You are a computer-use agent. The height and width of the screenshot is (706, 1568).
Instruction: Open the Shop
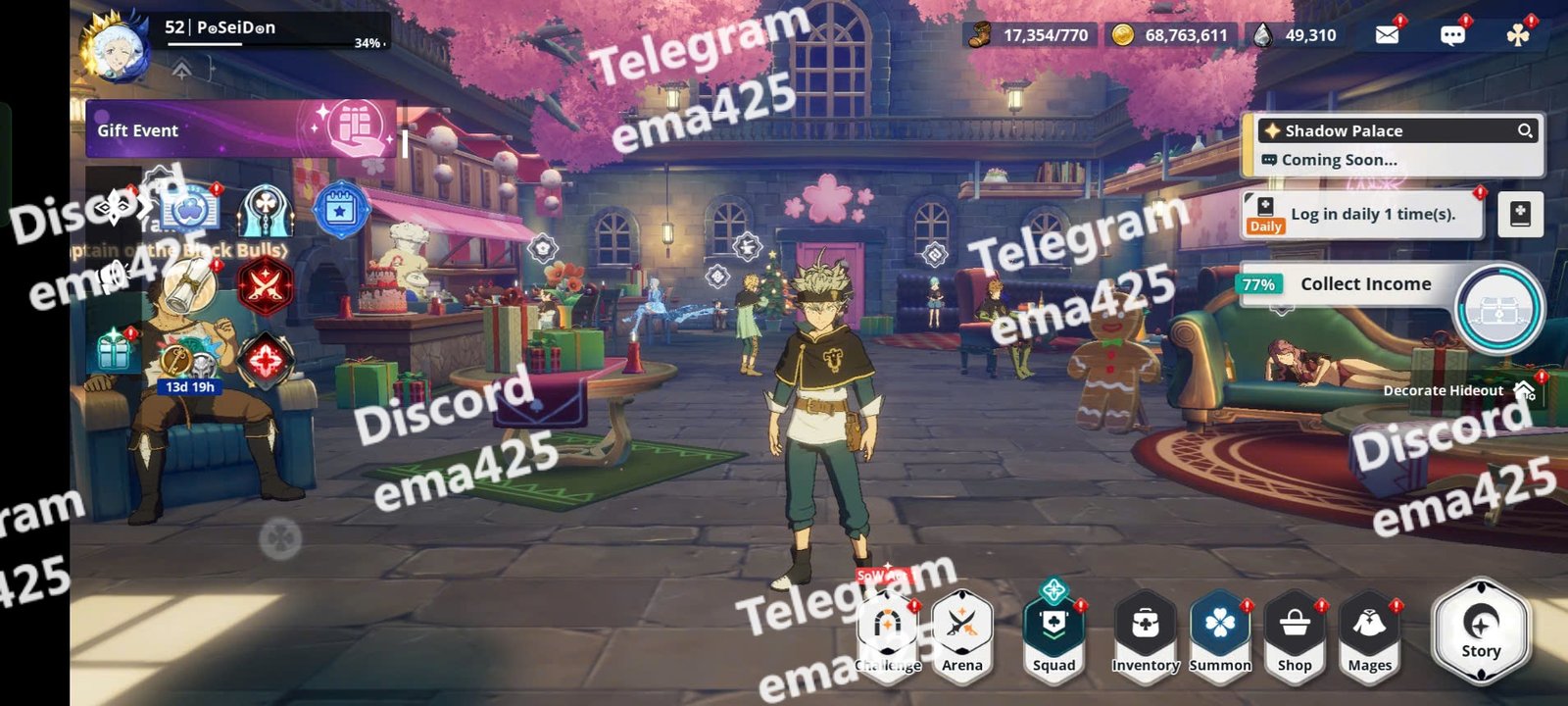(1295, 632)
